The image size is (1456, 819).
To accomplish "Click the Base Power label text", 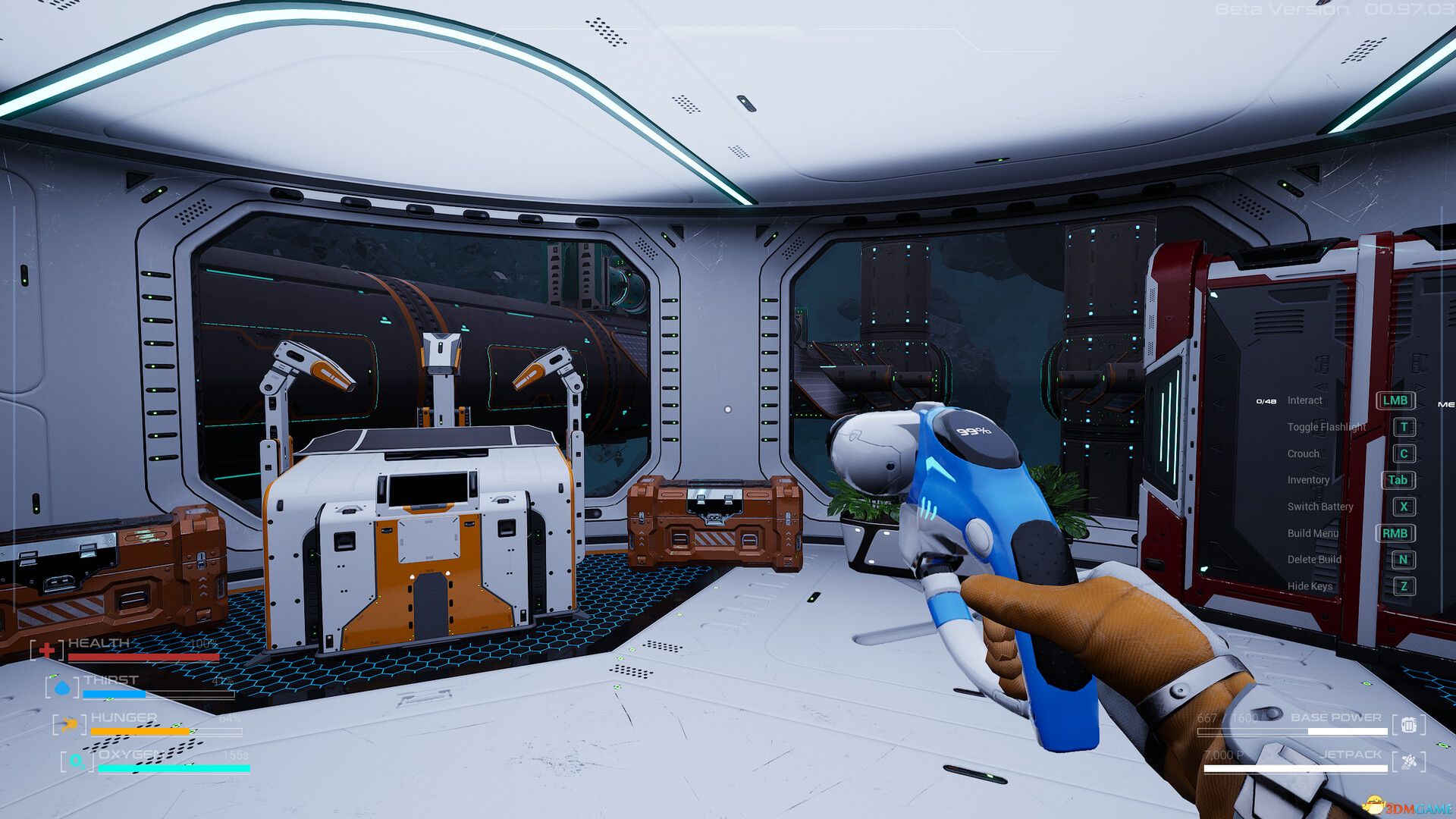I will (1337, 717).
